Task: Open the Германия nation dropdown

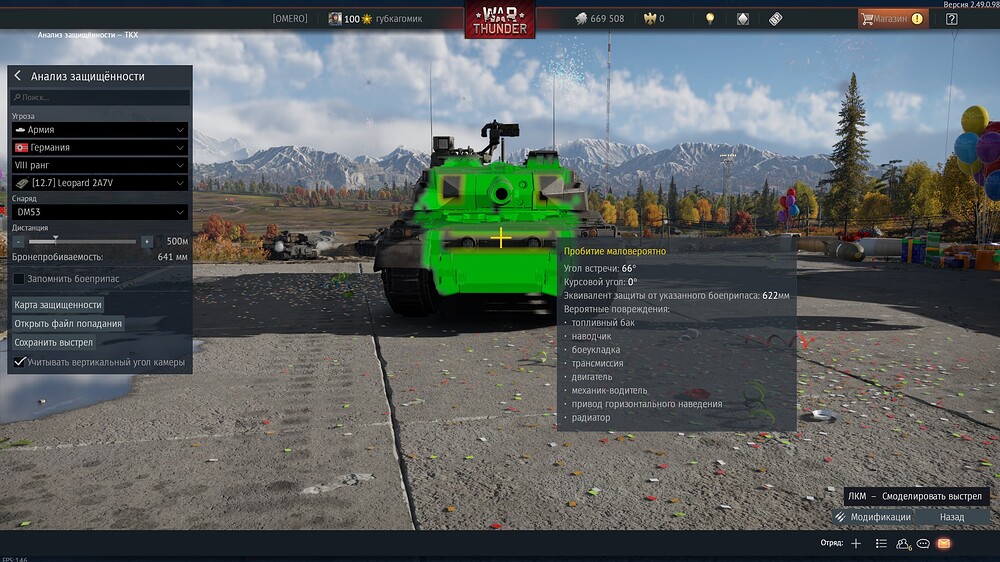Action: point(100,147)
